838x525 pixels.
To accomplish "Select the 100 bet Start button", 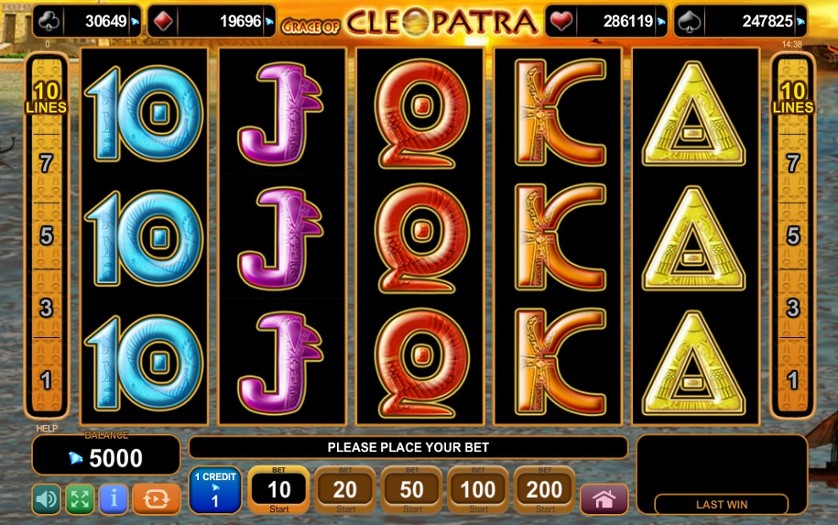I will (x=478, y=490).
